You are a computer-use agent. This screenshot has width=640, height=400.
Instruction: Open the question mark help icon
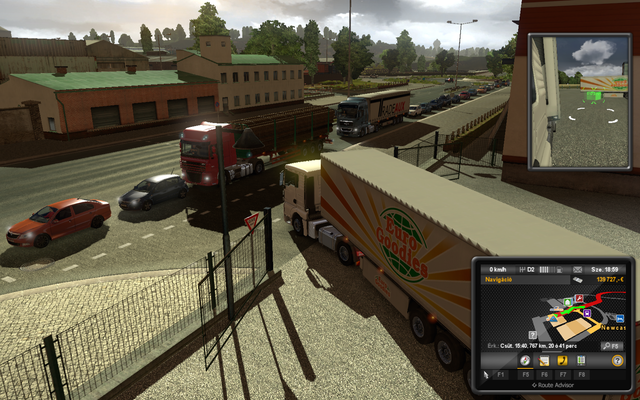coord(617,360)
